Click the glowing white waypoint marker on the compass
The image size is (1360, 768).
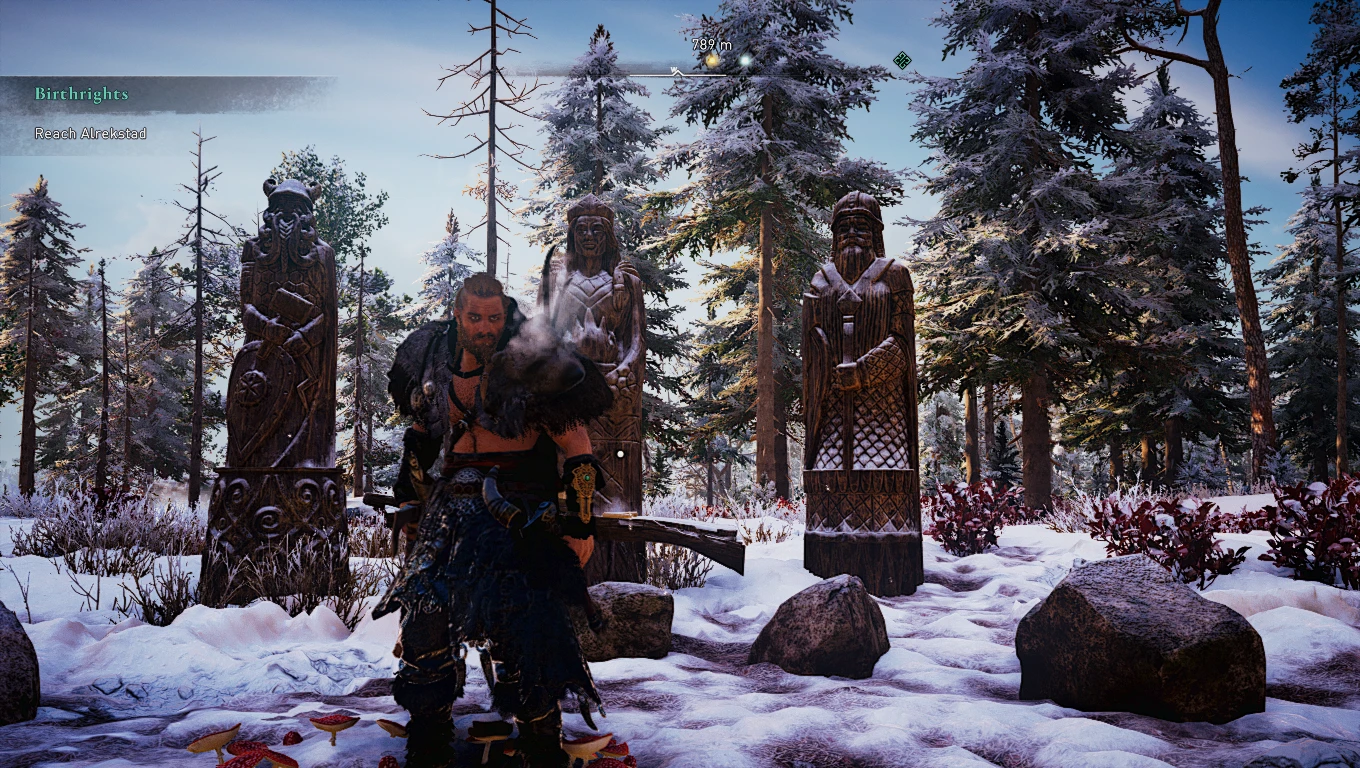click(745, 60)
